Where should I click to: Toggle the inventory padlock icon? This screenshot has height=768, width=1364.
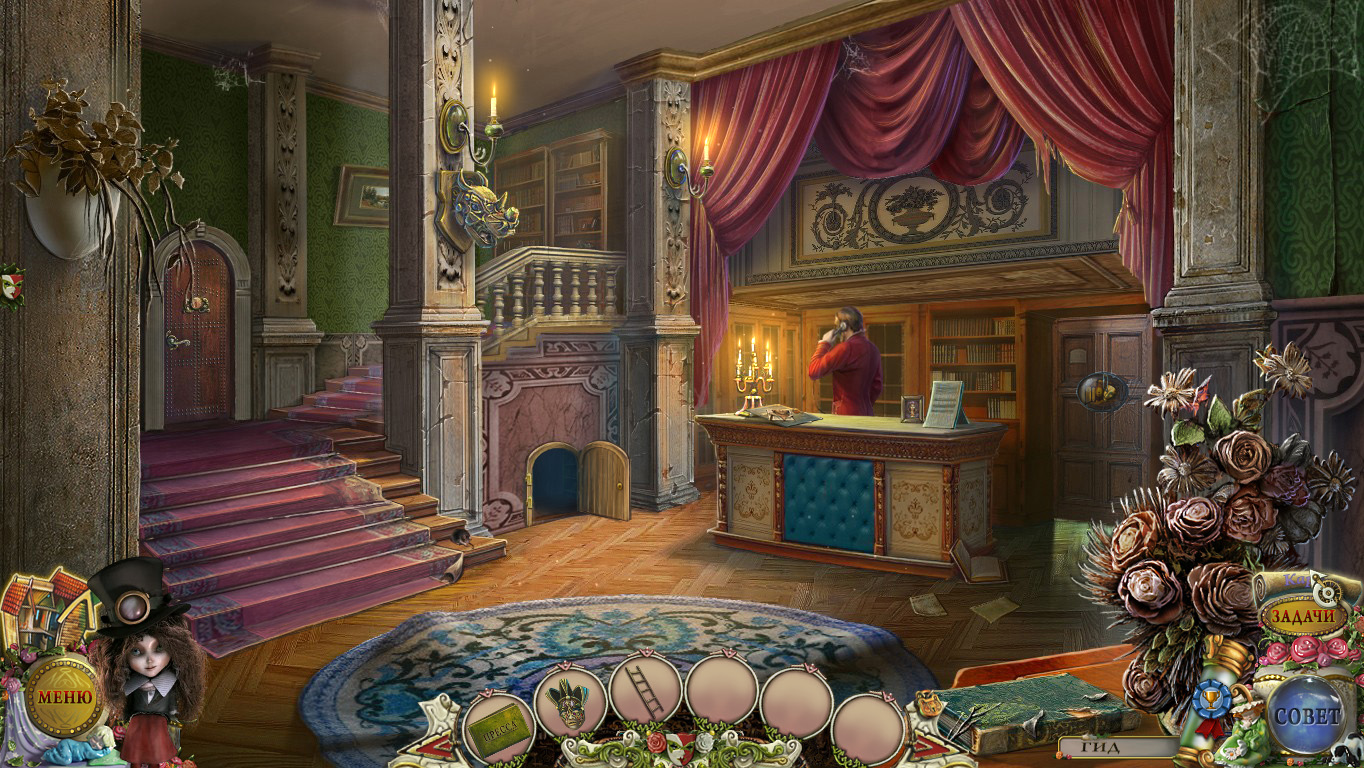pyautogui.click(x=927, y=704)
